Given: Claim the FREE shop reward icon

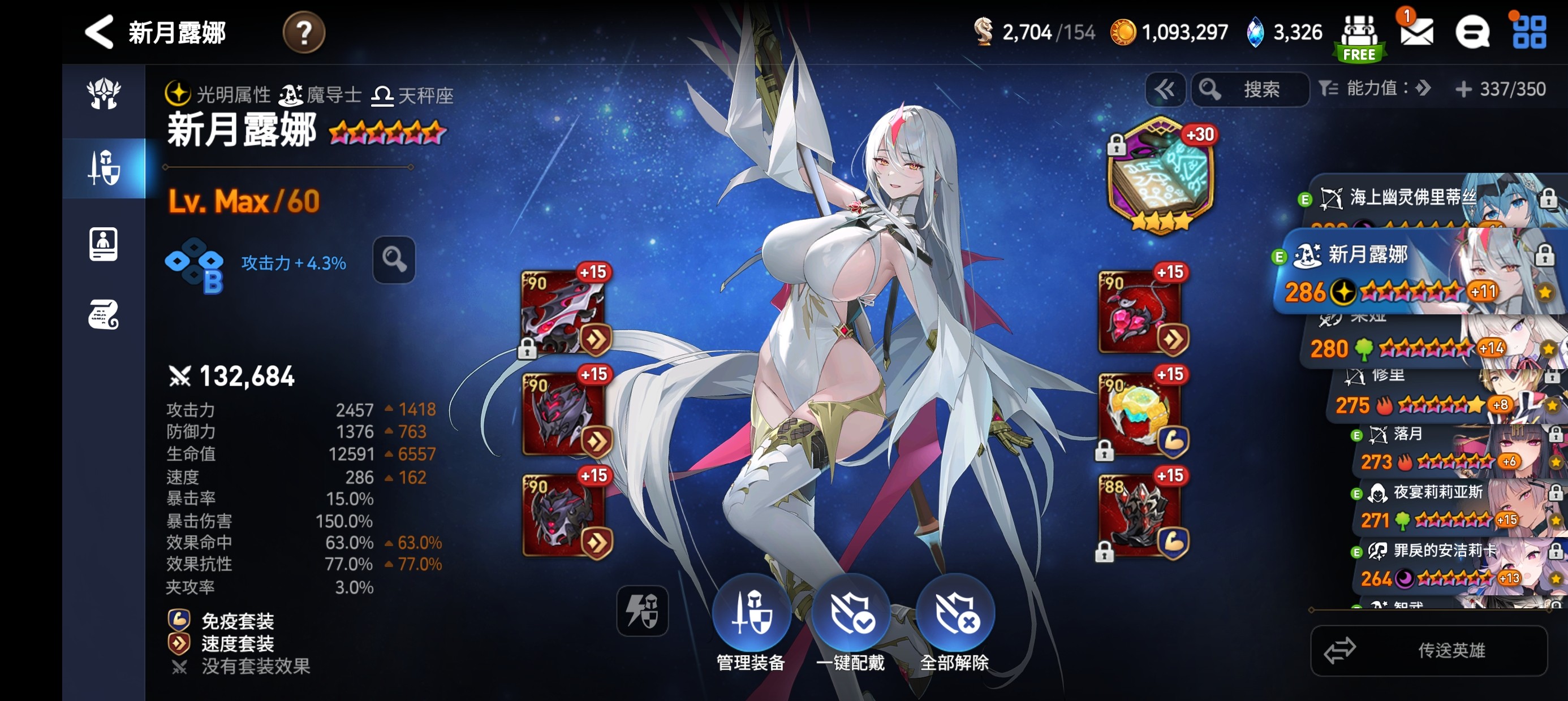Looking at the screenshot, I should tap(1359, 38).
